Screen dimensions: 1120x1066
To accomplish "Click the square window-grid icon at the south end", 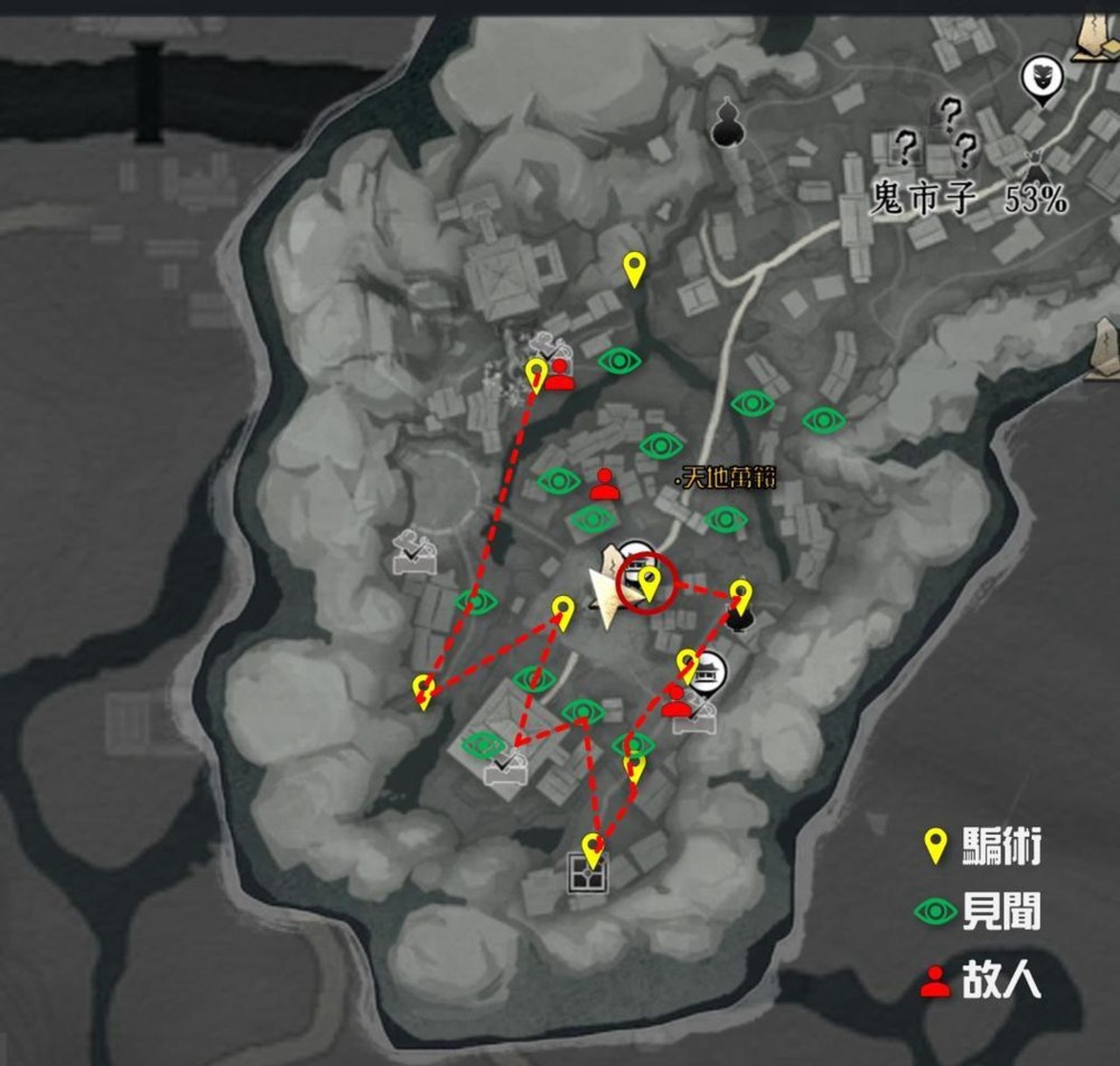I will pyautogui.click(x=588, y=873).
